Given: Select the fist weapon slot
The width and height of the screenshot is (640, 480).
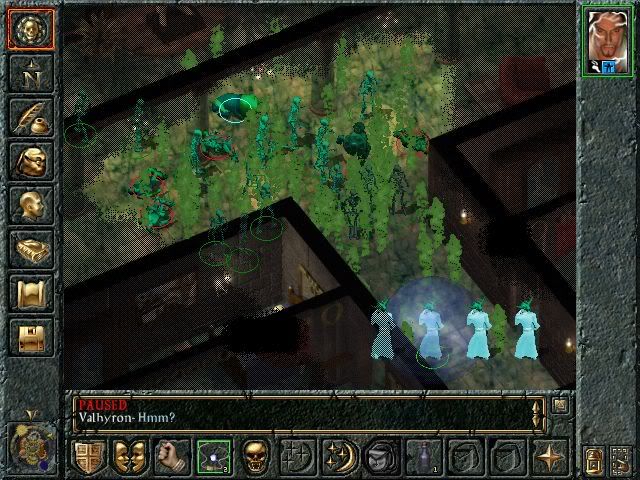Looking at the screenshot, I should click(170, 456).
